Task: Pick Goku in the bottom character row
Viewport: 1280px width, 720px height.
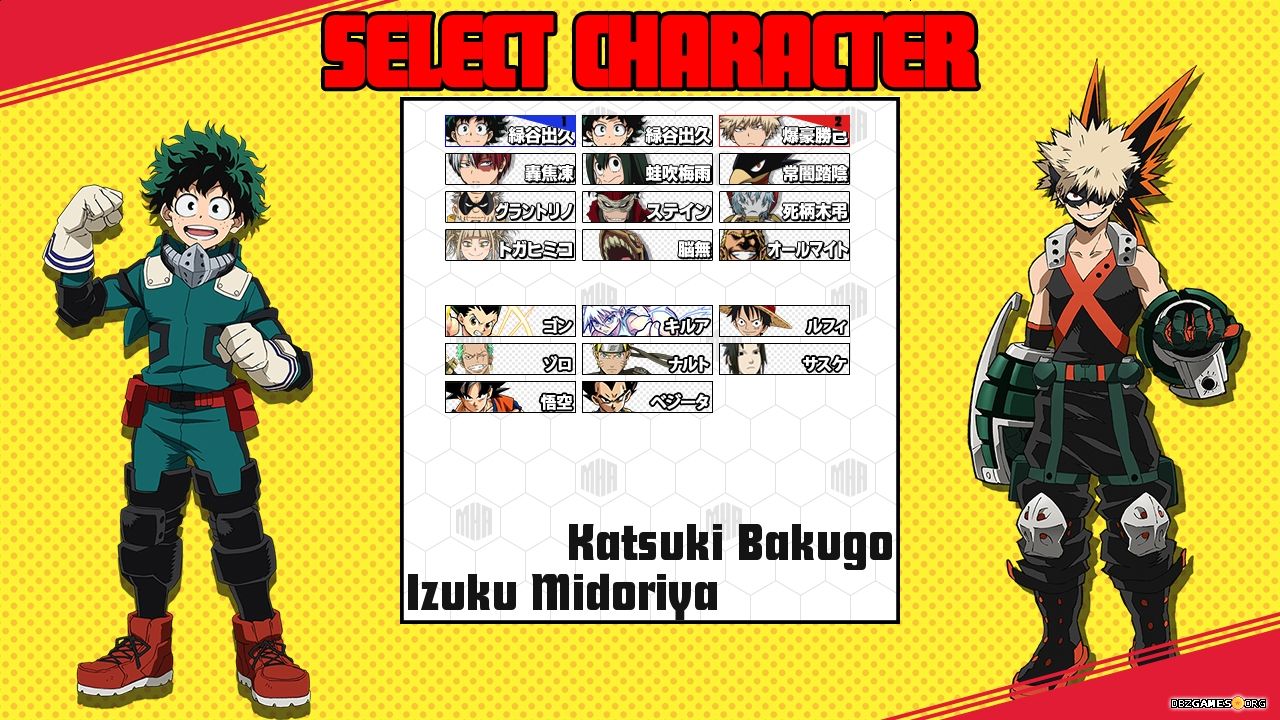Action: coord(510,400)
